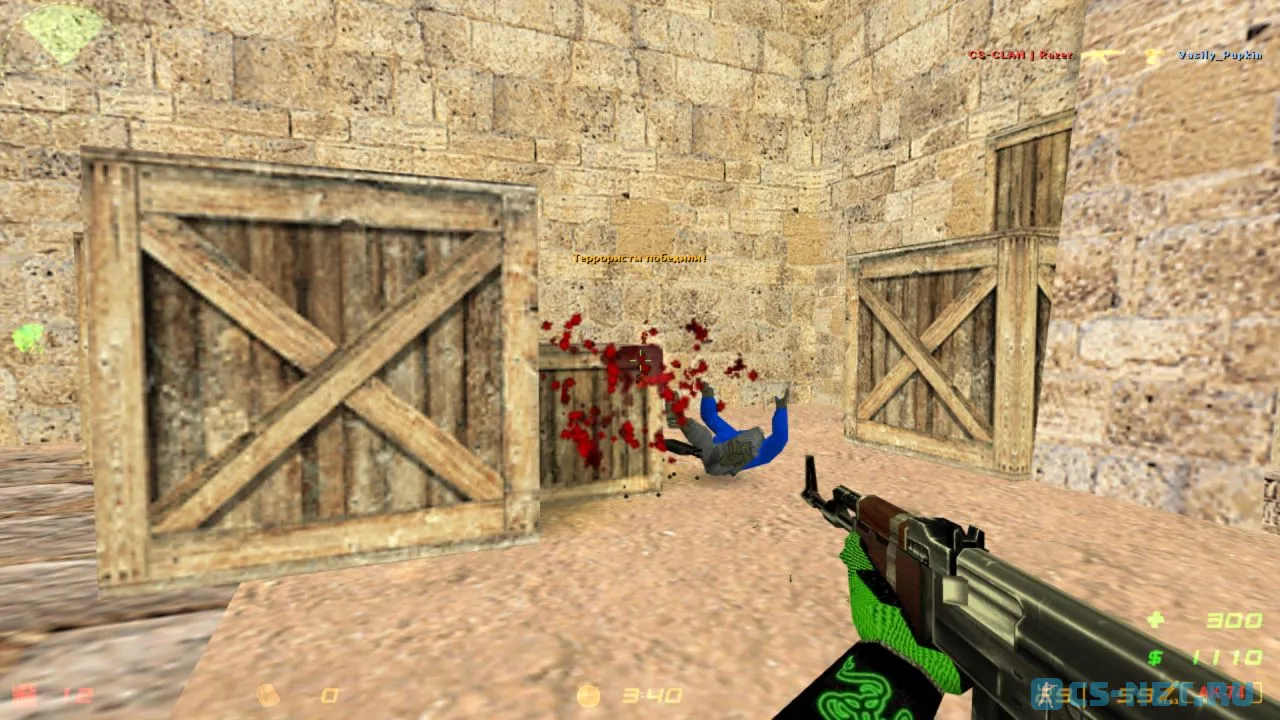Click the Террористы победили! victory message
1280x720 pixels.
point(638,257)
